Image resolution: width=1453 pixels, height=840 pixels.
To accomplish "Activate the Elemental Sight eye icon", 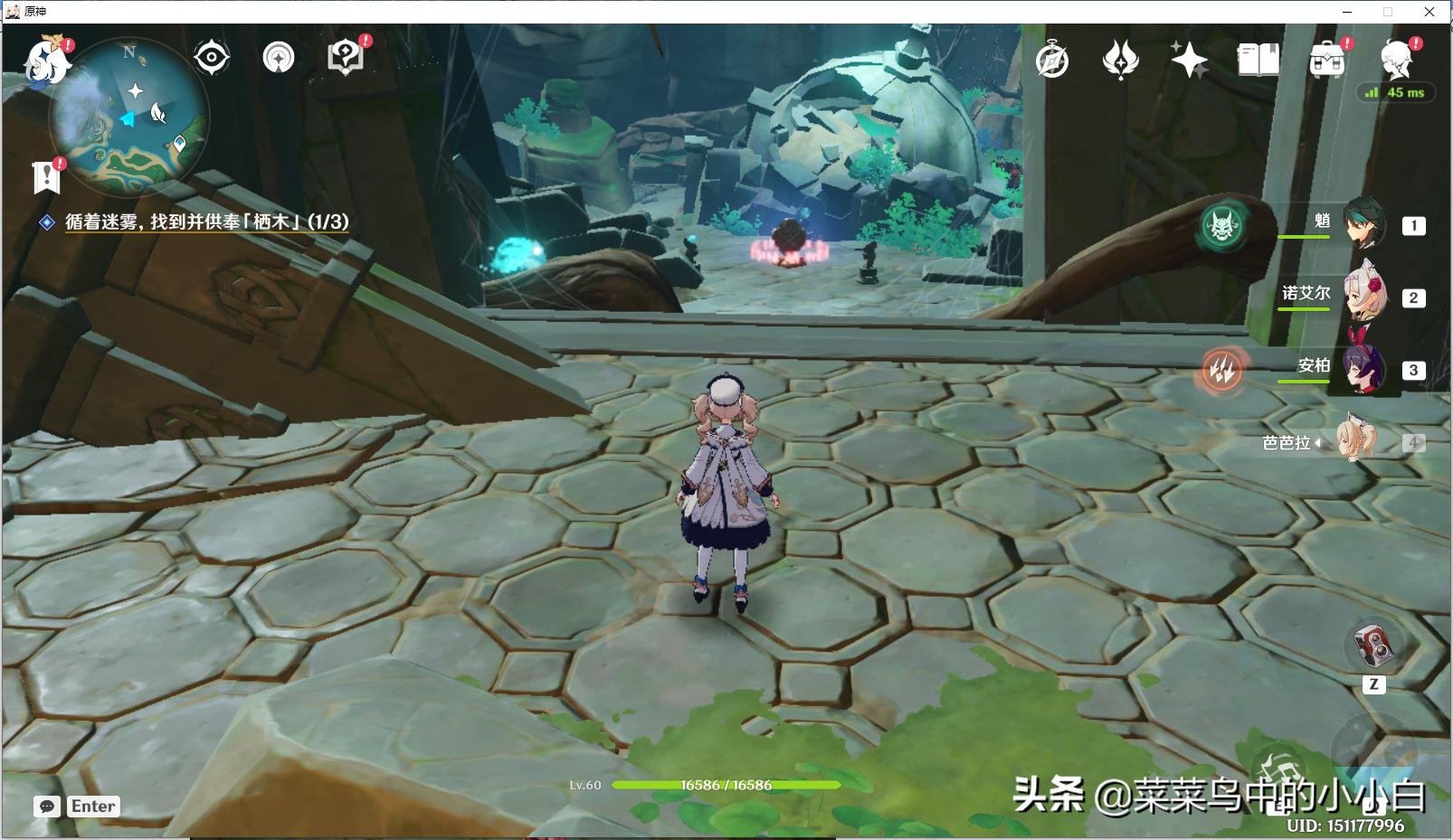I will click(212, 57).
